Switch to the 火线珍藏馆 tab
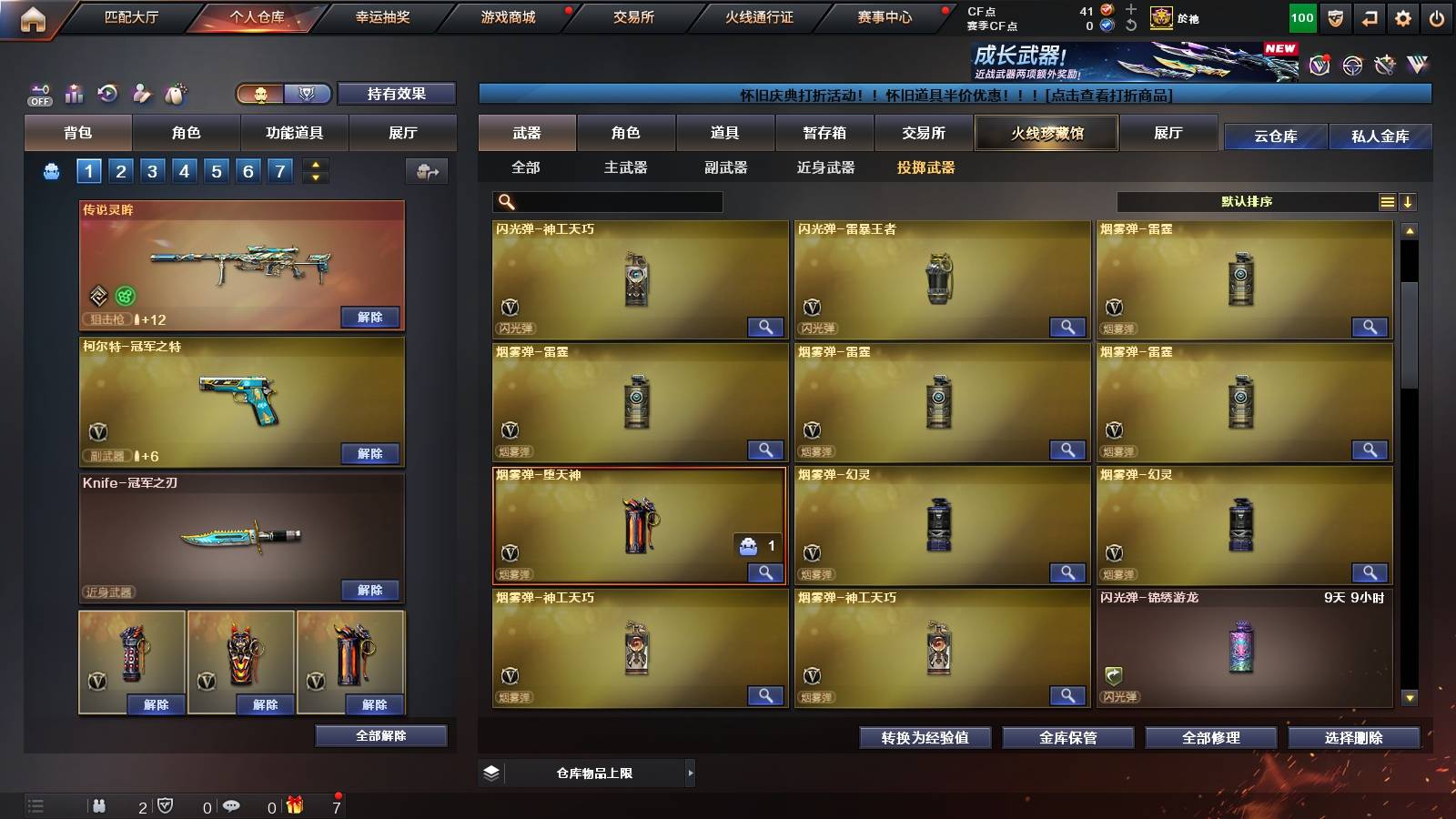The height and width of the screenshot is (819, 1456). pyautogui.click(x=1046, y=133)
